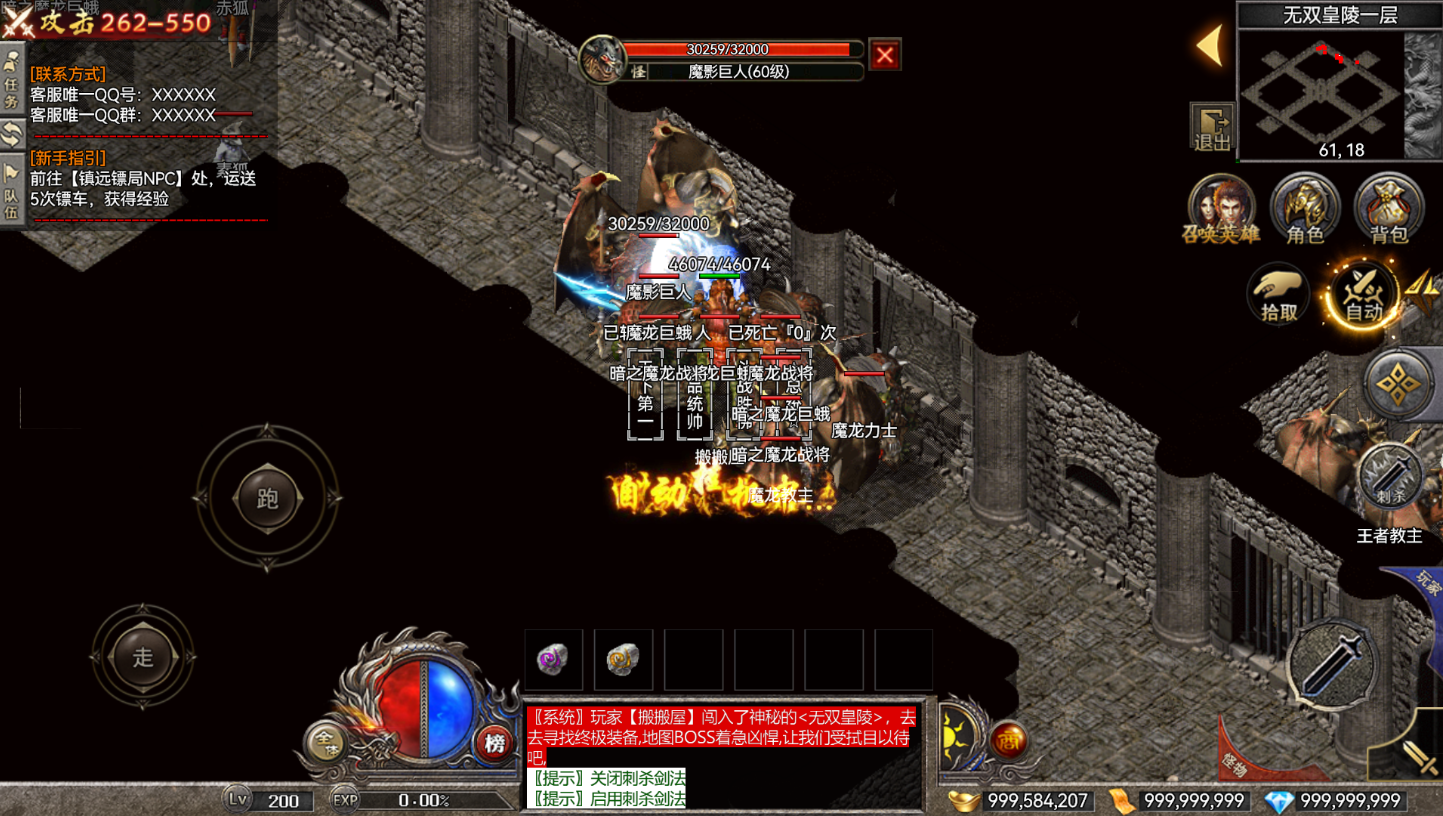Use the purple scroll stone item

pos(553,659)
